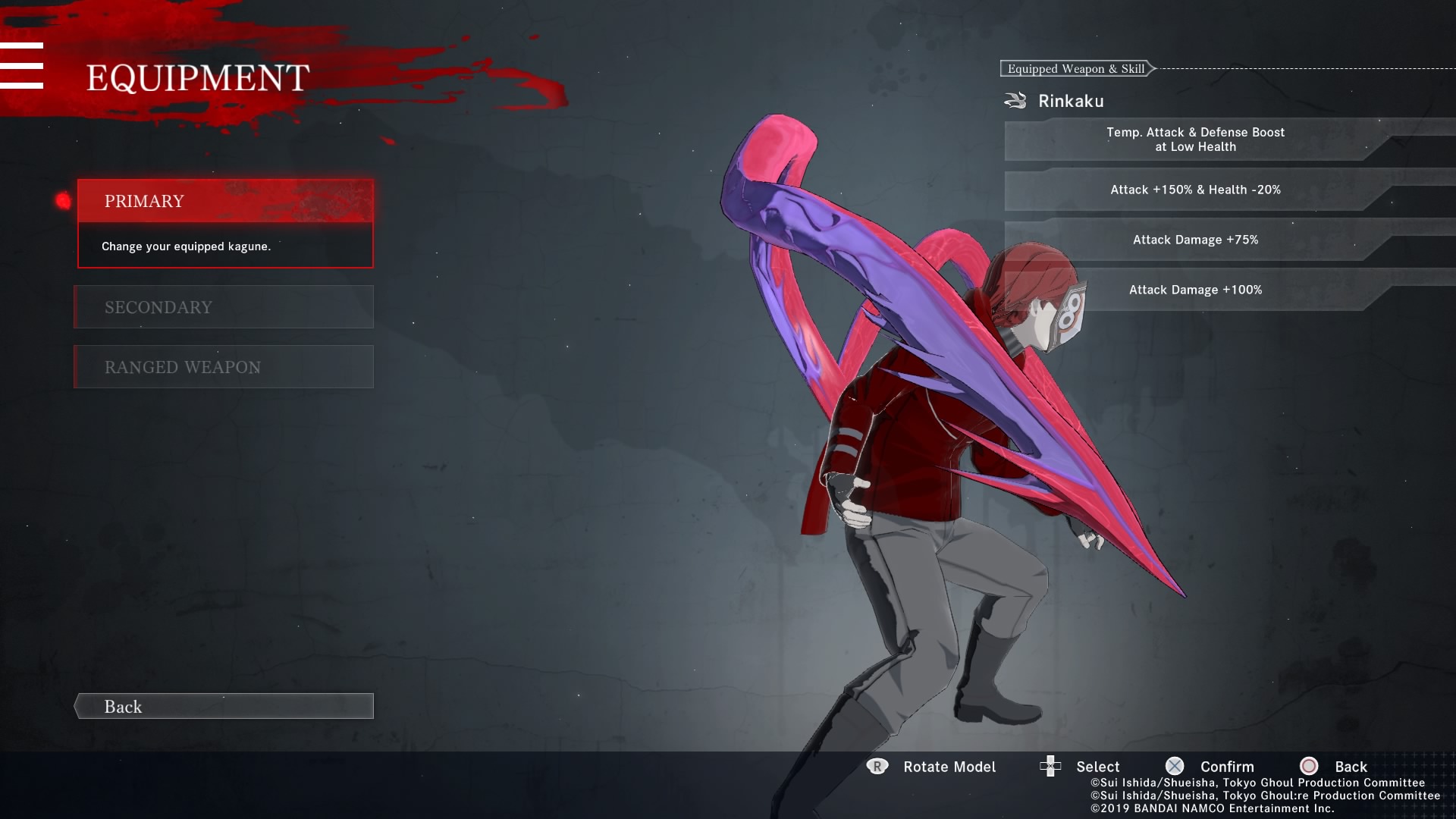Click the Back button on the left
Screen dimensions: 1456x819
pos(224,706)
